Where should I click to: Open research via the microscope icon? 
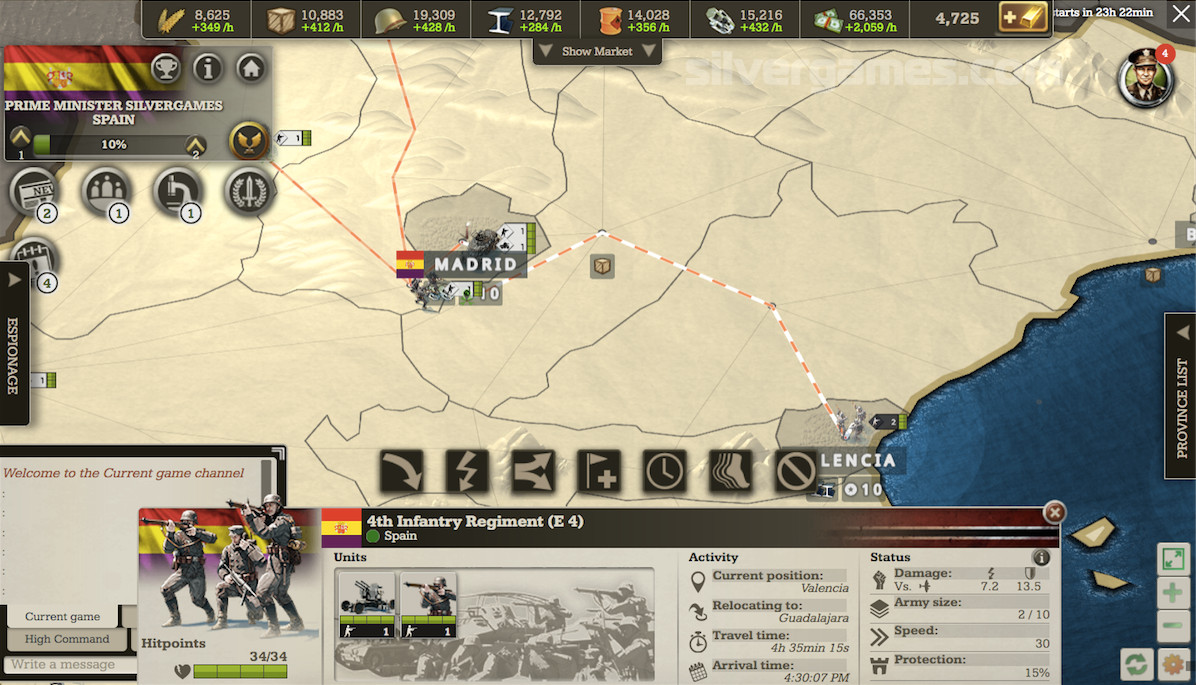[x=179, y=190]
